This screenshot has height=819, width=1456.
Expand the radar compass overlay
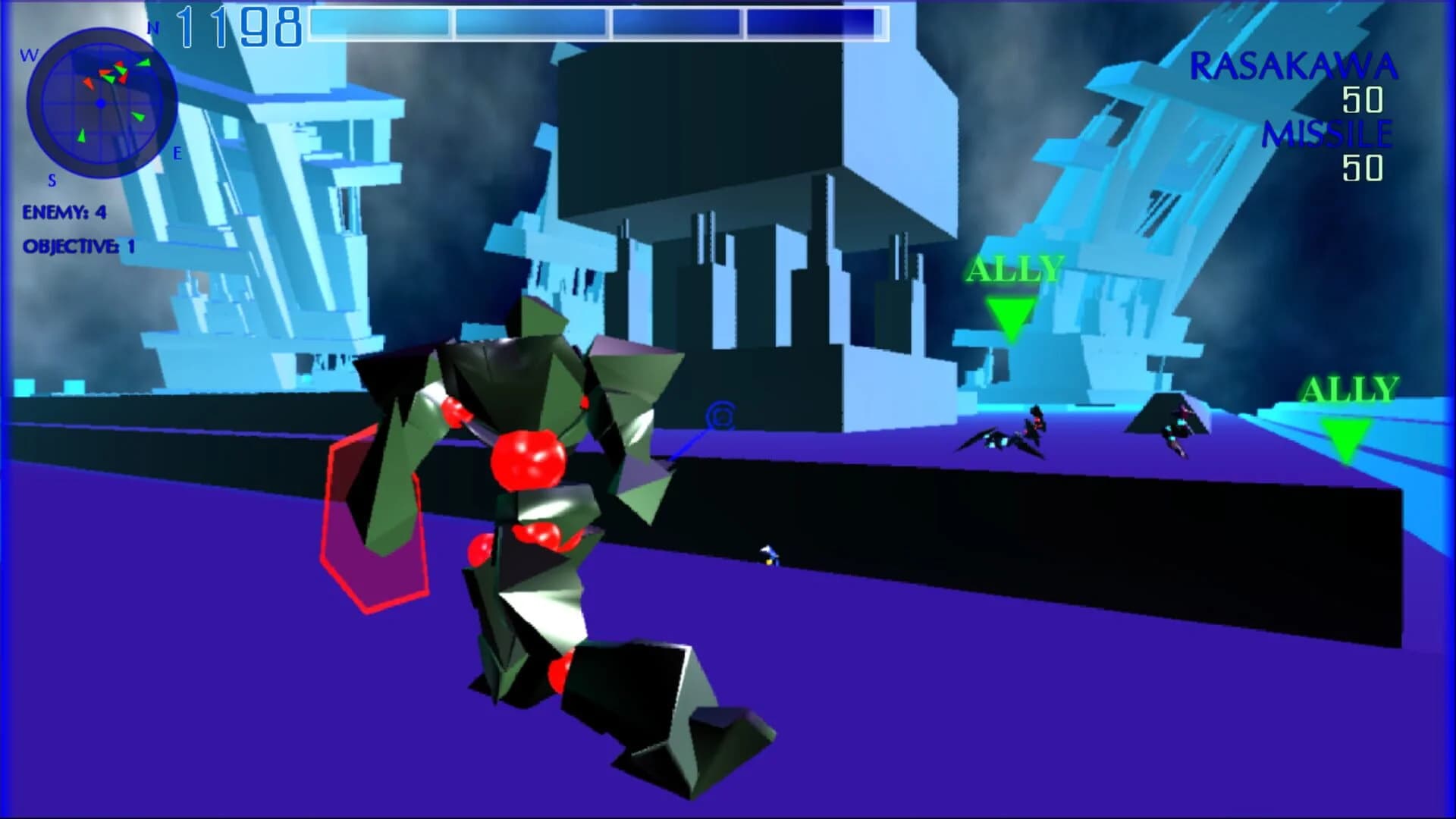pyautogui.click(x=101, y=101)
